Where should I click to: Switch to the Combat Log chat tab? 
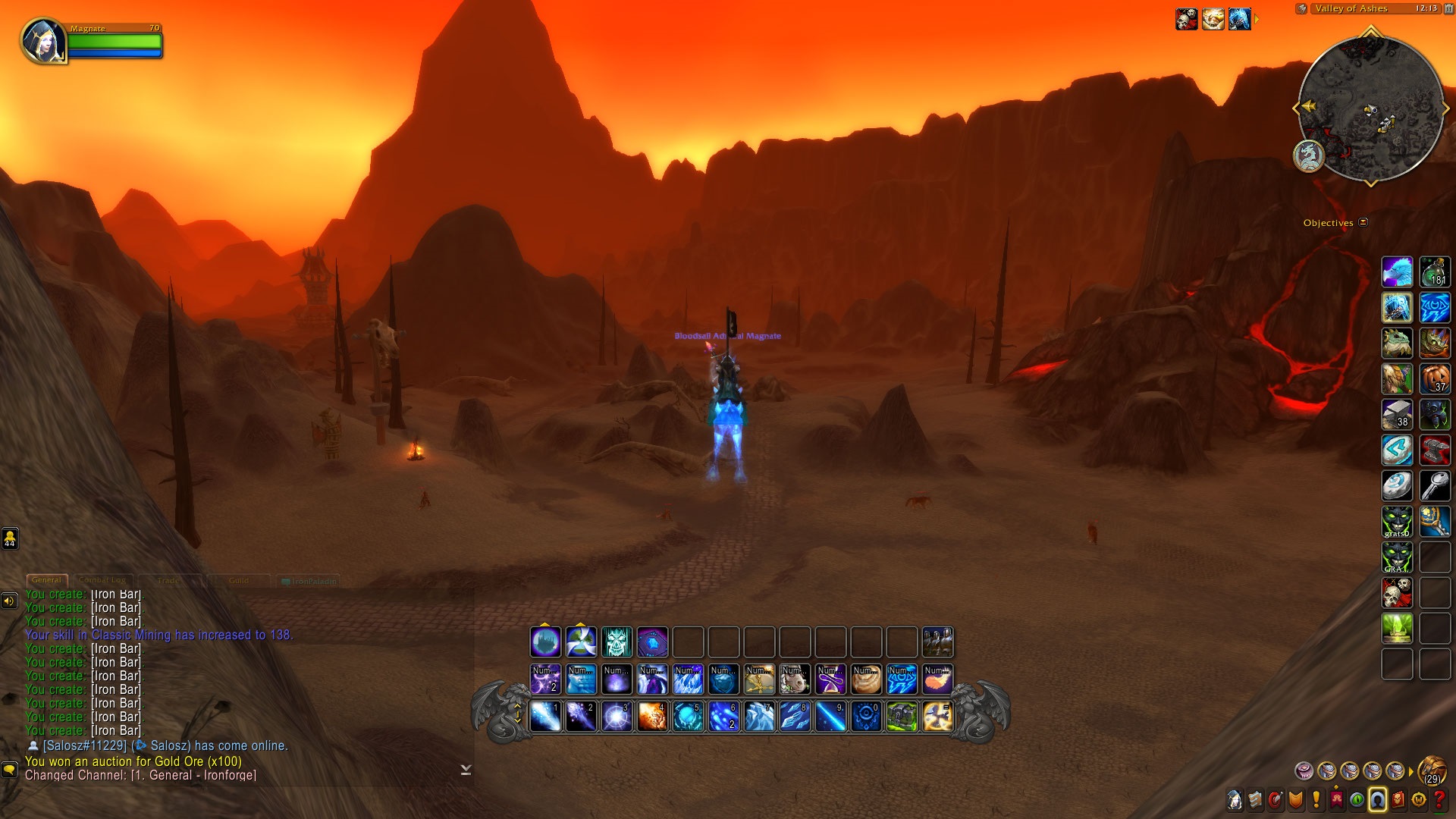[x=102, y=580]
